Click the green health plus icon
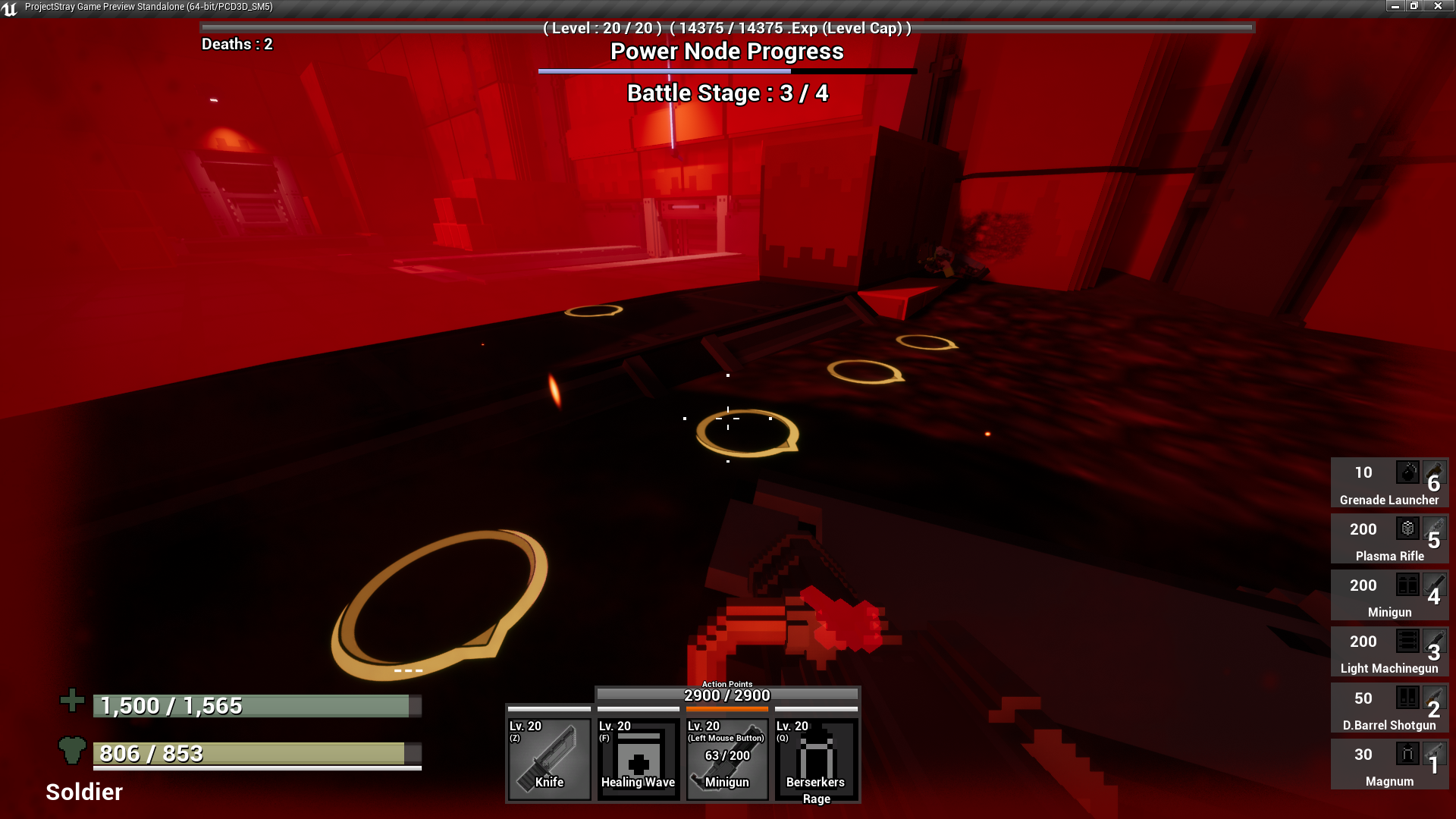The image size is (1456, 819). tap(71, 701)
